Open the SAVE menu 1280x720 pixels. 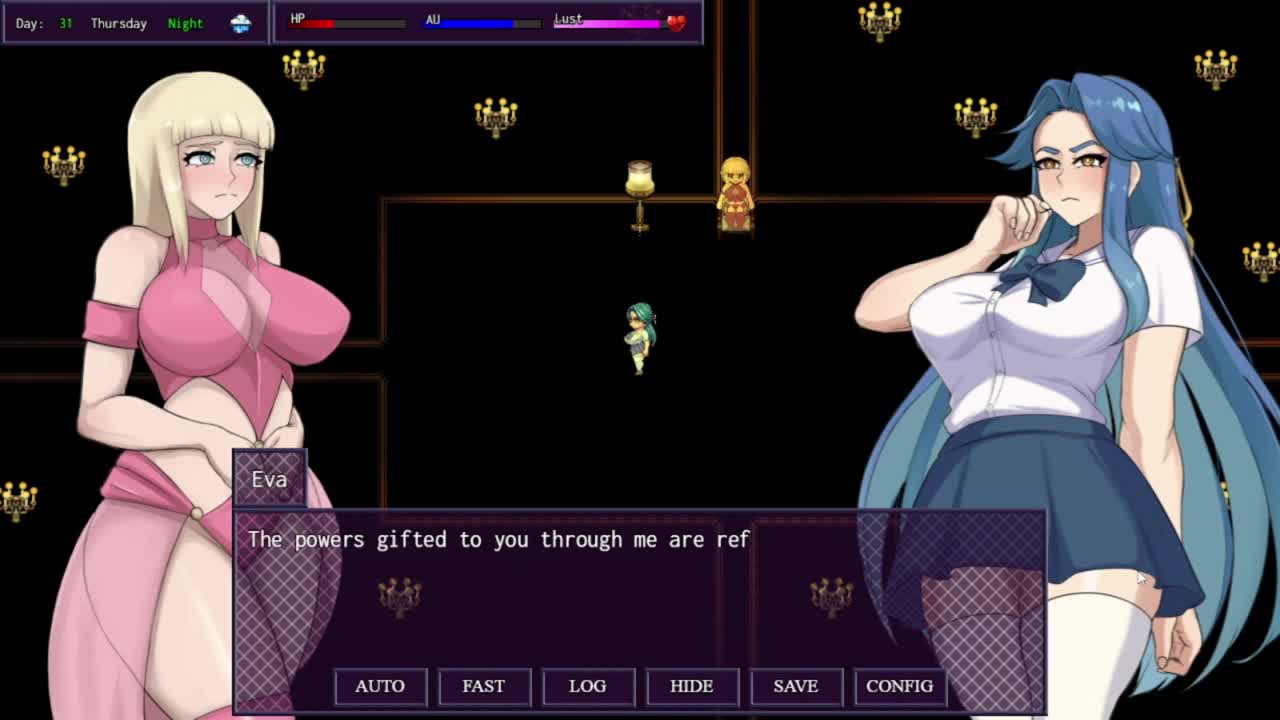tap(796, 686)
